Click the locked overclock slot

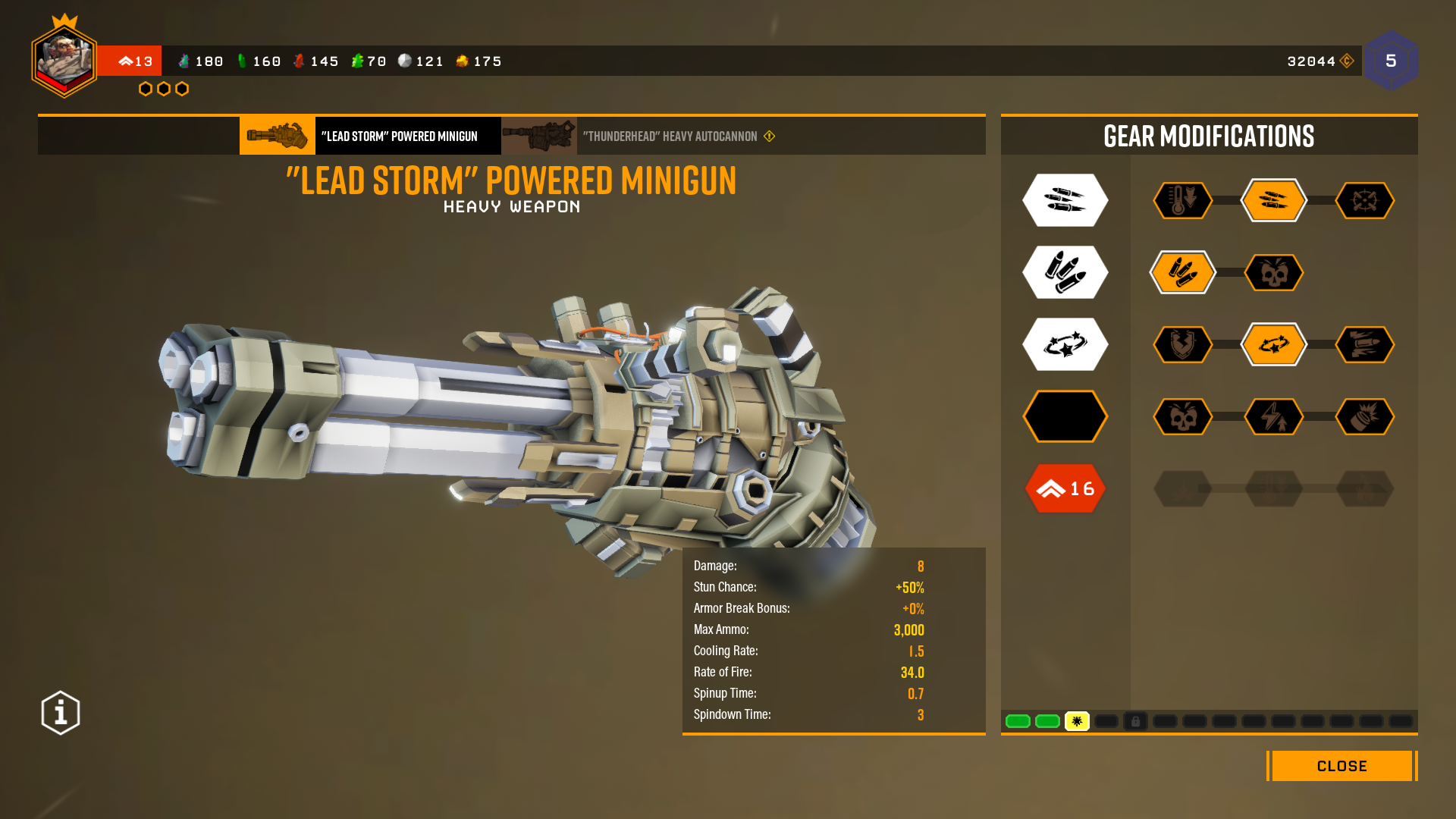coord(1135,721)
